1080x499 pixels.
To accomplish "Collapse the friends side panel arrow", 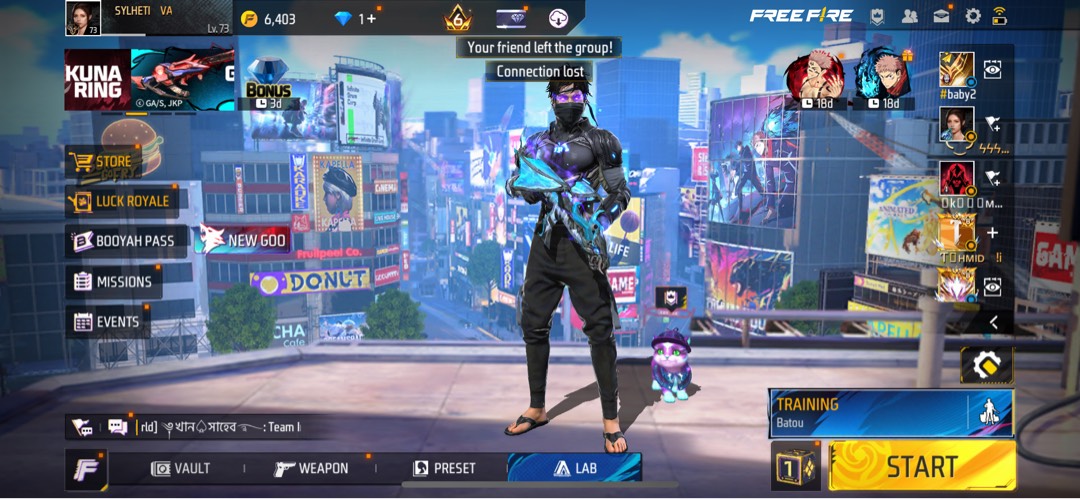I will 993,322.
